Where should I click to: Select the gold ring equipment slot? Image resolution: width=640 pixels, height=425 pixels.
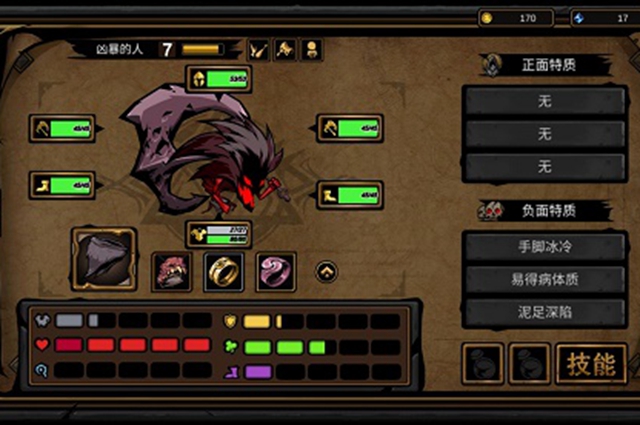click(224, 271)
